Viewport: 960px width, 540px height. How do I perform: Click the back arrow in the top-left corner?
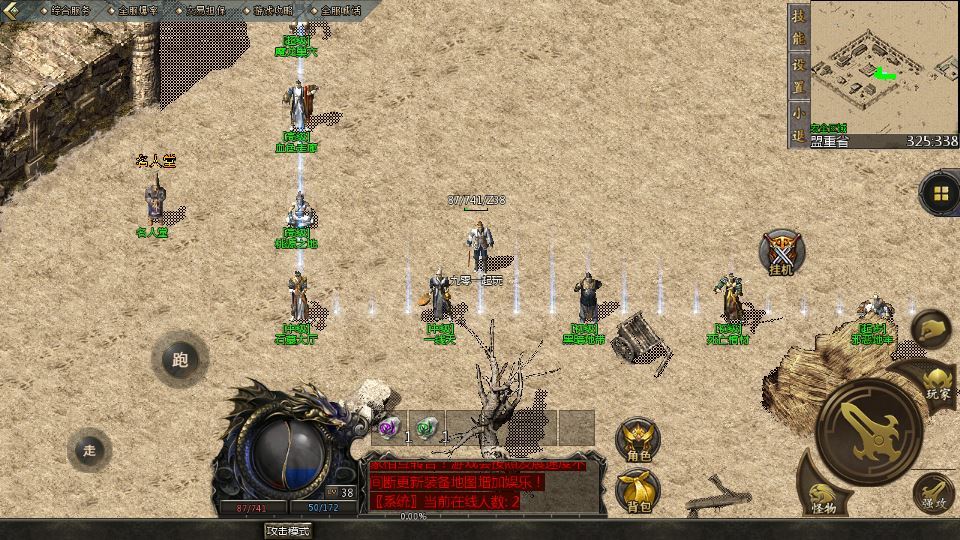(x=13, y=10)
